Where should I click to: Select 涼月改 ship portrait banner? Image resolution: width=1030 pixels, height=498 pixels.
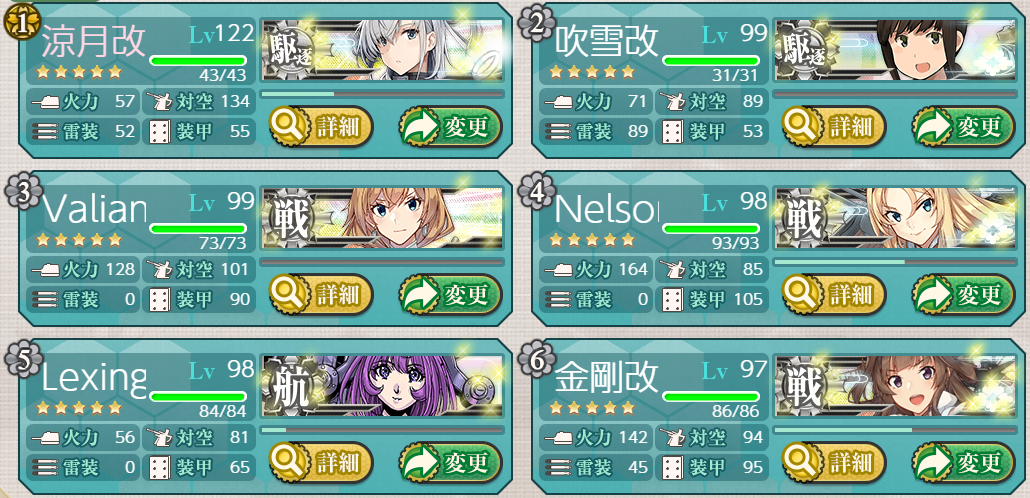coord(383,51)
